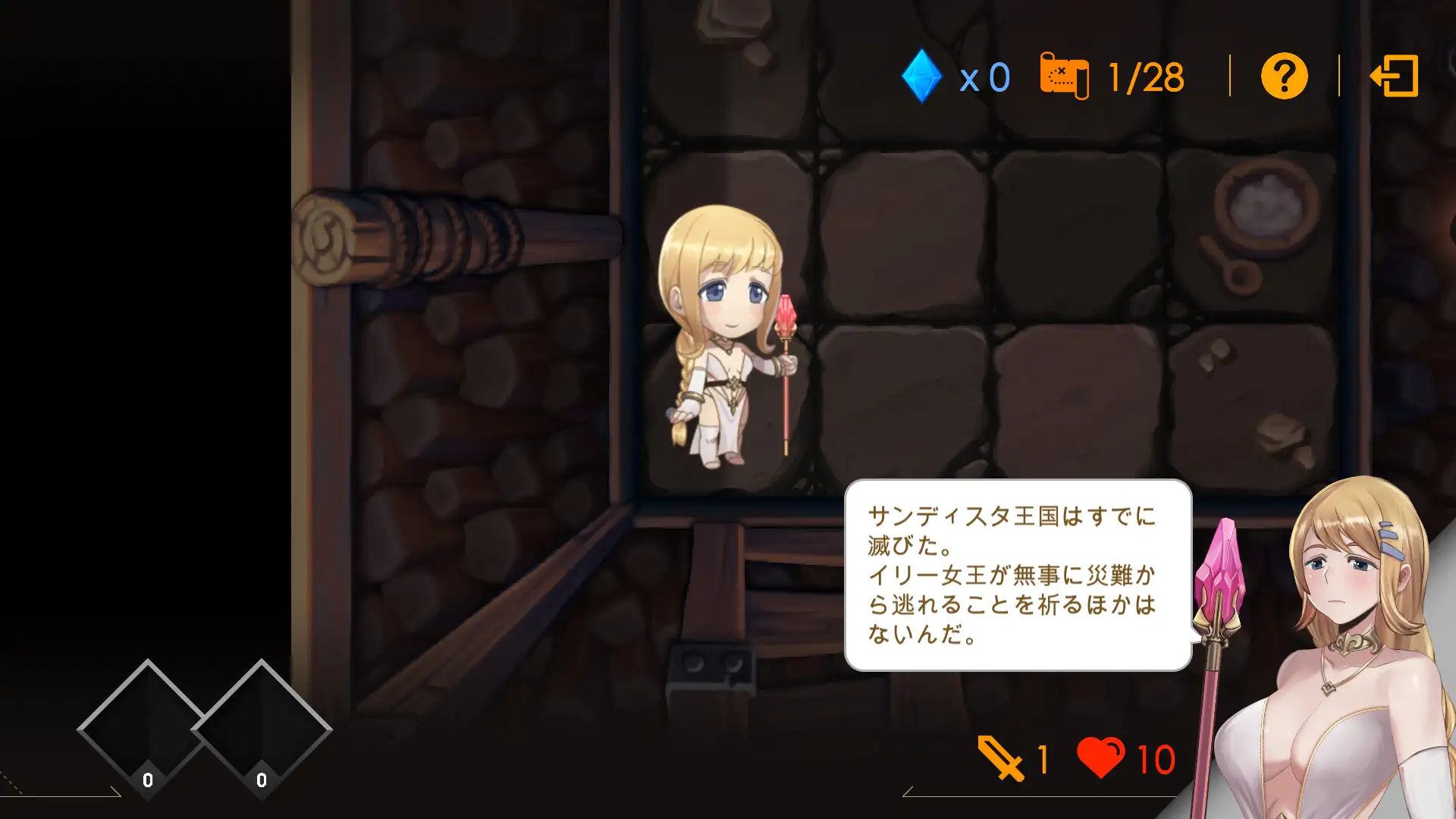Open the question mark help button
Image resolution: width=1456 pixels, height=819 pixels.
coord(1284,76)
